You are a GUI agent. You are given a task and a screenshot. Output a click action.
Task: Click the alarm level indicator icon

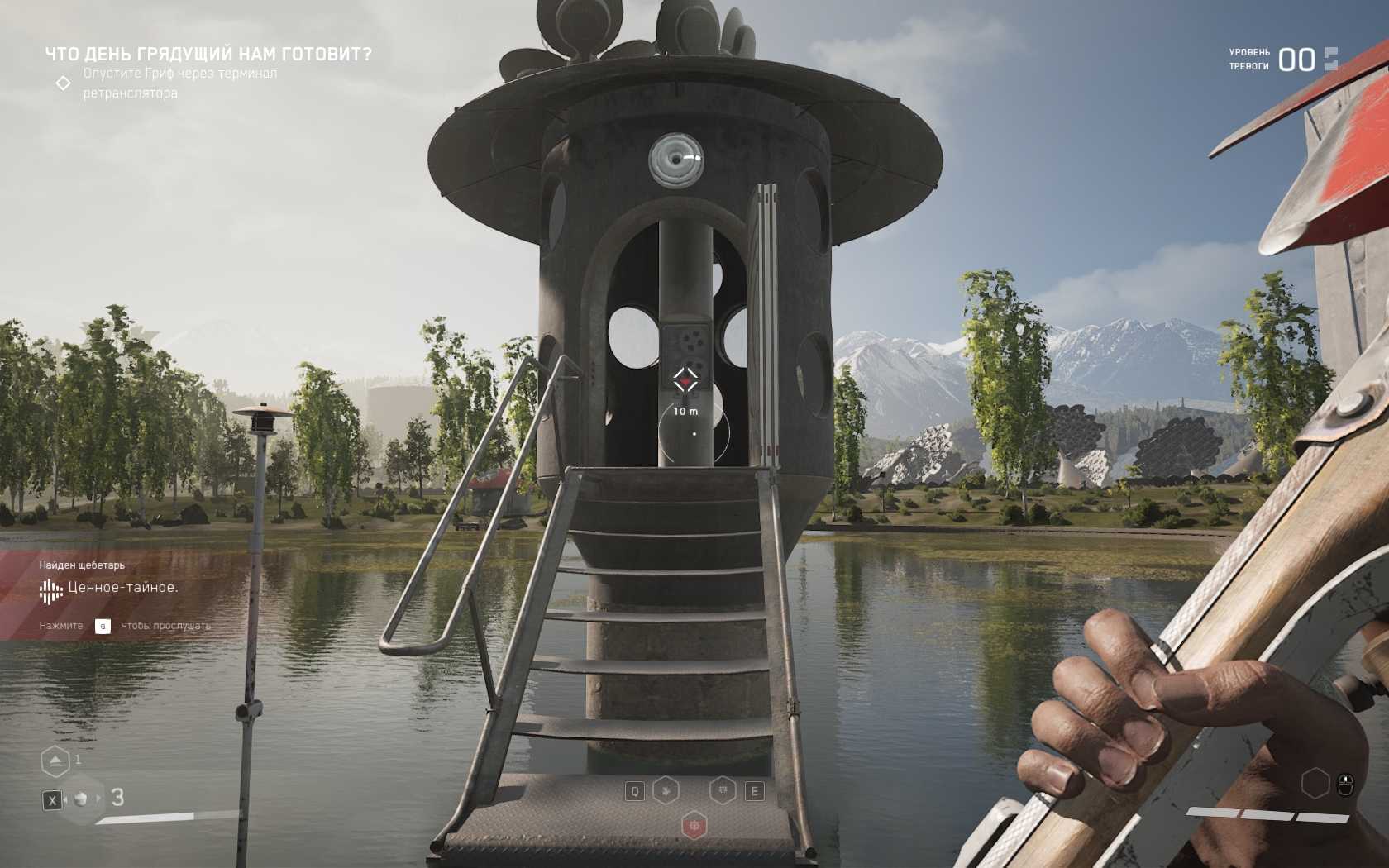[x=1330, y=59]
